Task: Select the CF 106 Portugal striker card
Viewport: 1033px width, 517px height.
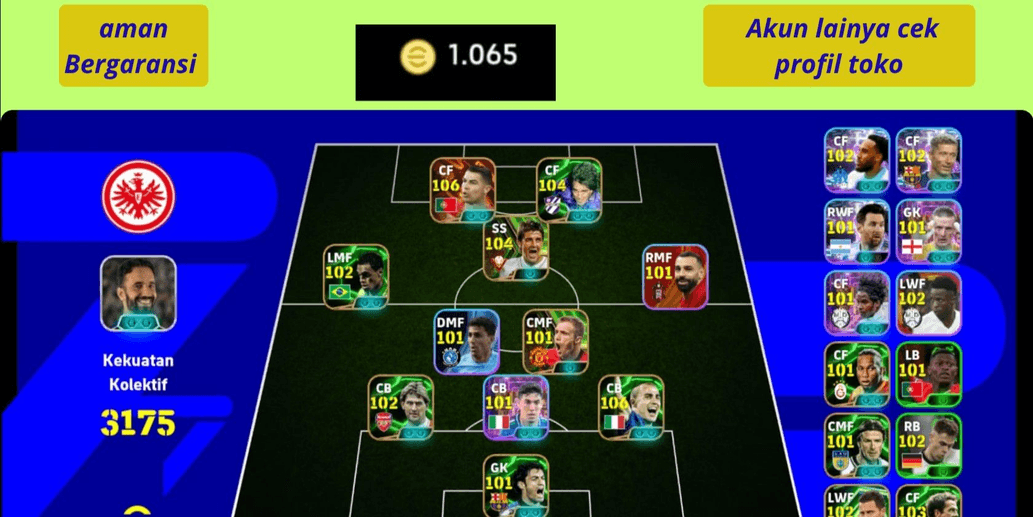Action: pyautogui.click(x=463, y=190)
